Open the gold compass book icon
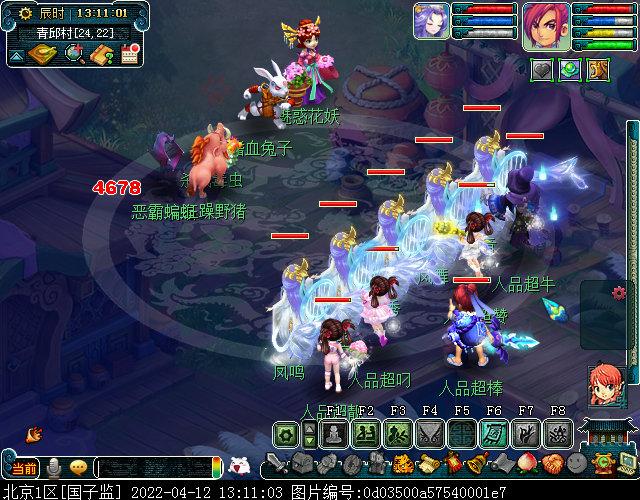The height and width of the screenshot is (500, 640). click(44, 55)
